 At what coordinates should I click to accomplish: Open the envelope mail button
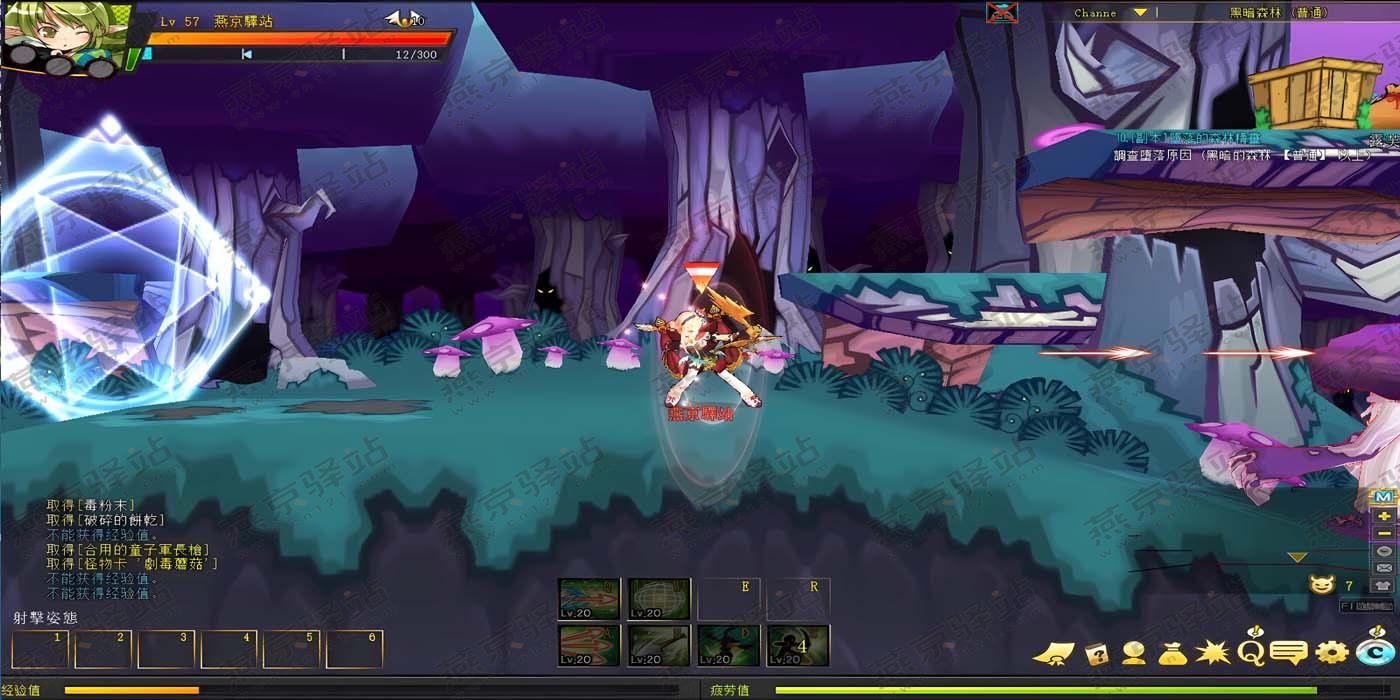point(1383,568)
